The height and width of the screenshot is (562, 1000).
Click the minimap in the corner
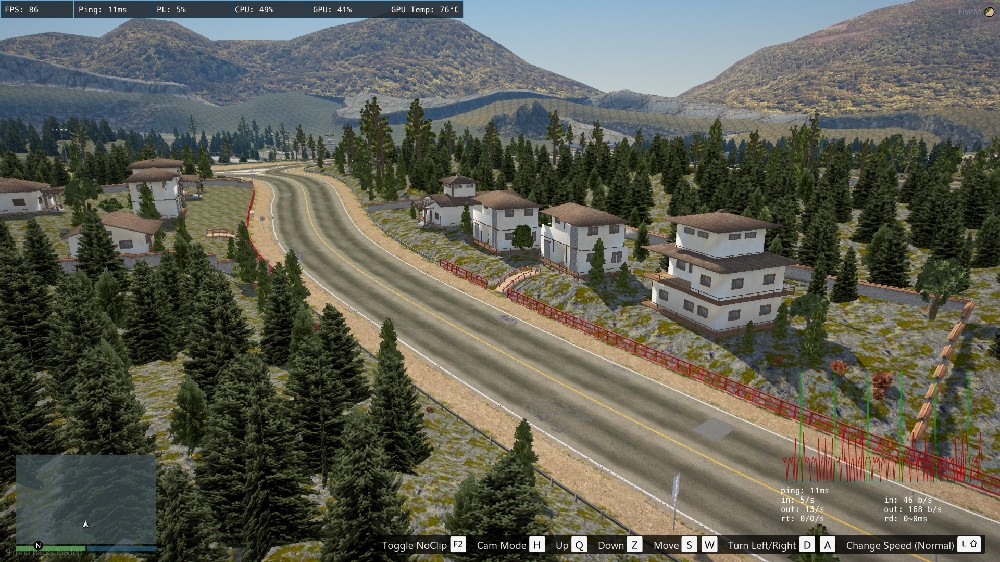pos(85,499)
